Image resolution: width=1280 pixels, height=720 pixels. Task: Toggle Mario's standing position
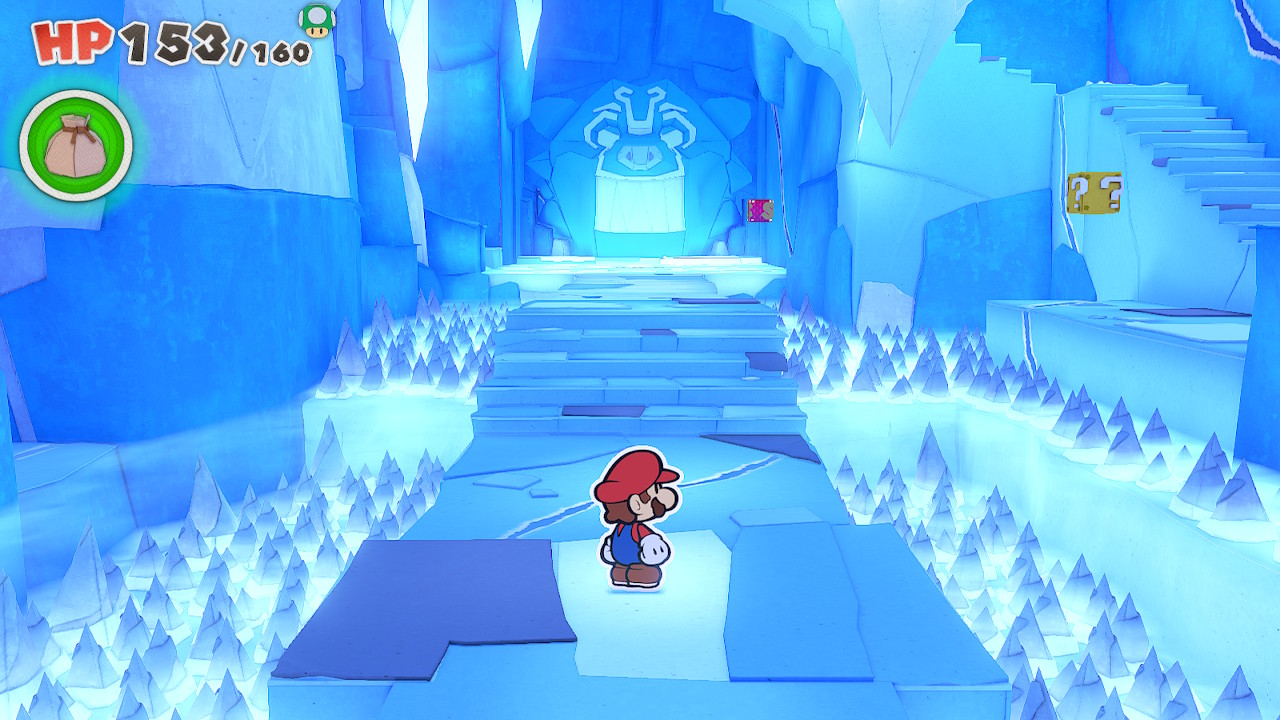click(x=633, y=540)
